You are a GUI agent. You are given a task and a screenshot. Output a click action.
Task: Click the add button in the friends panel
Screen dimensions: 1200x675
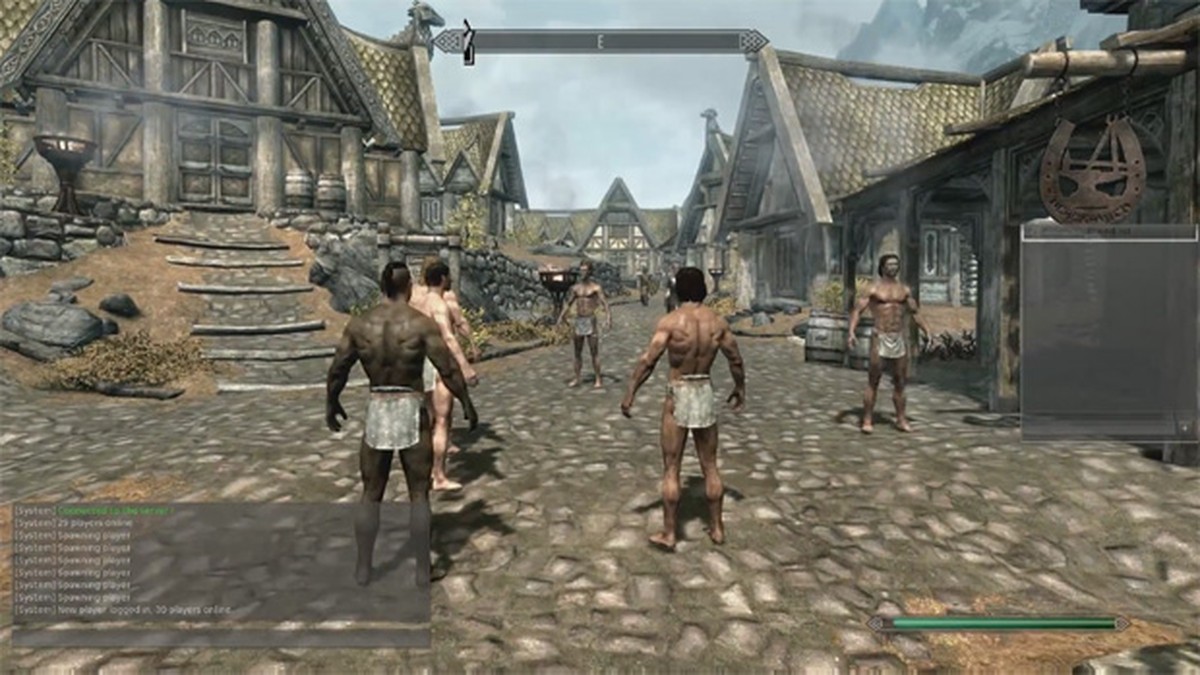coord(1186,427)
